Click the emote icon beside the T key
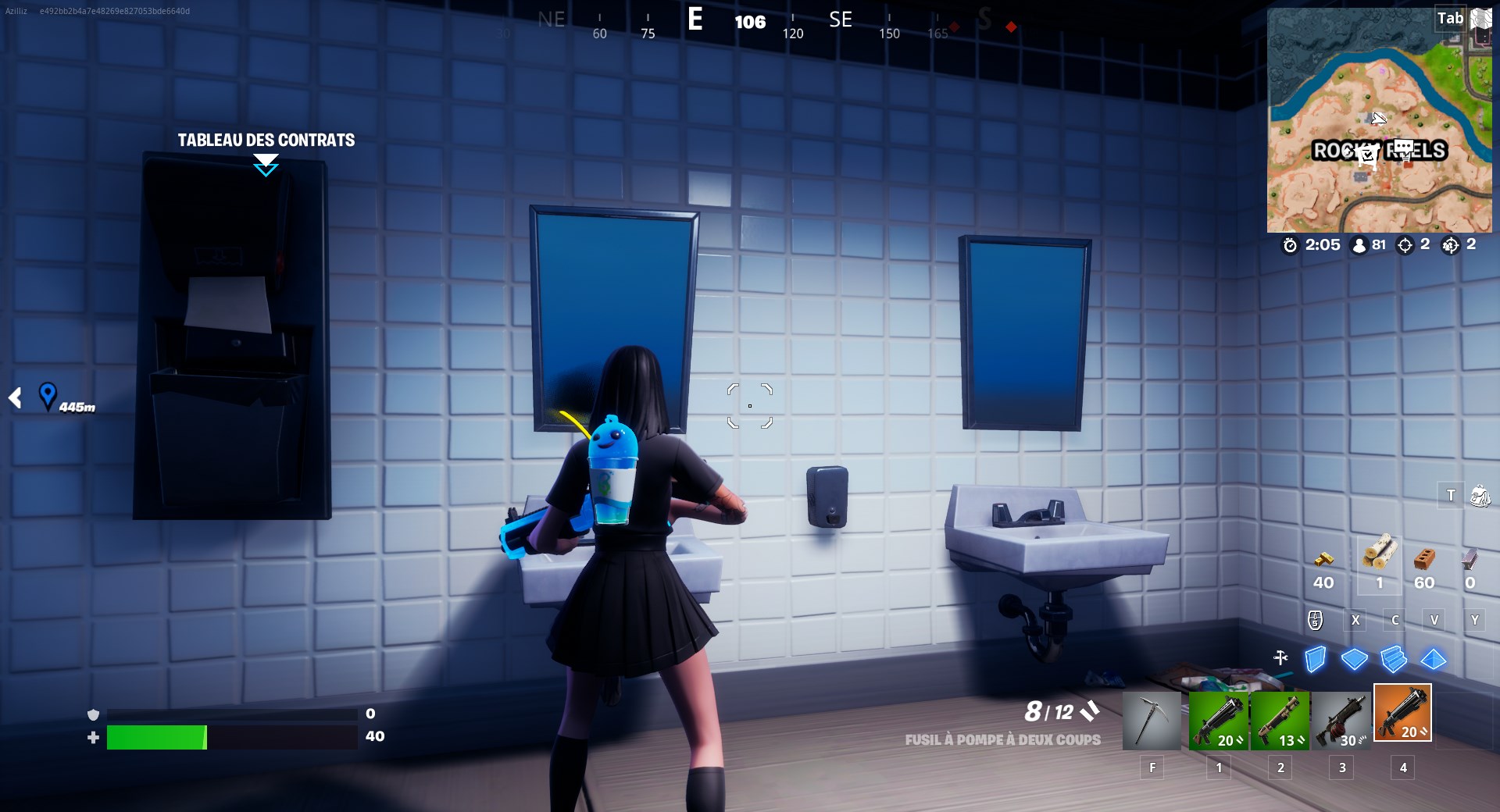 pyautogui.click(x=1479, y=494)
